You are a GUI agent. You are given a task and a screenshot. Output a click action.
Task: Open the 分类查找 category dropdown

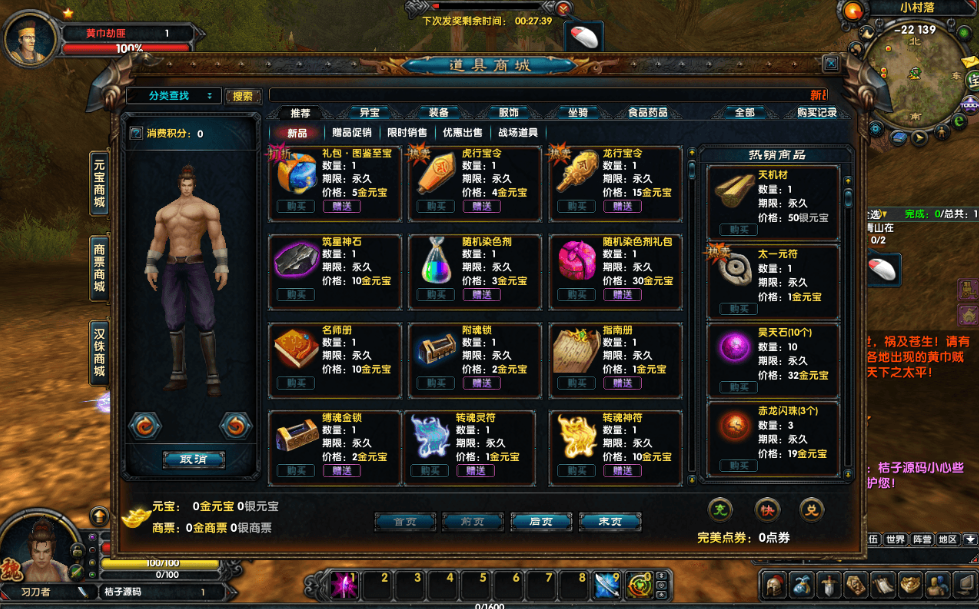pos(172,96)
